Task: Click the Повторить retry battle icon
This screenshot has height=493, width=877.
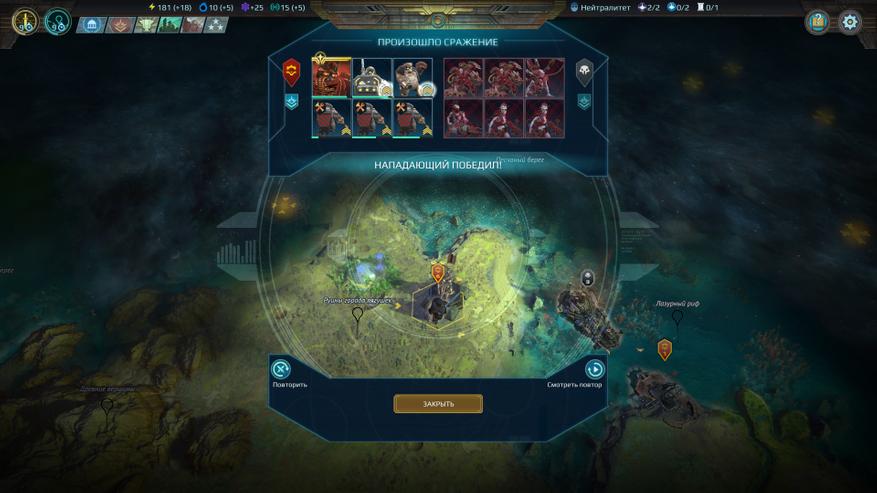Action: click(x=282, y=370)
